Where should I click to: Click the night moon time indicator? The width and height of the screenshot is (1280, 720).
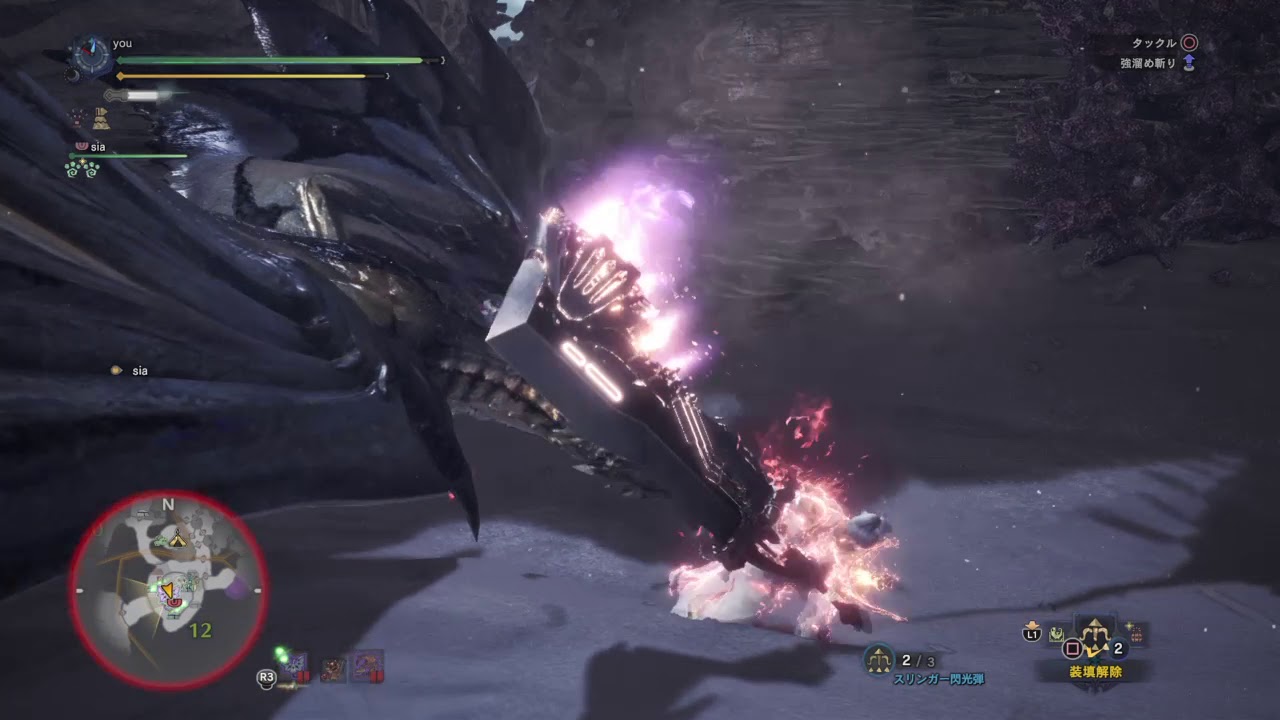tap(72, 75)
